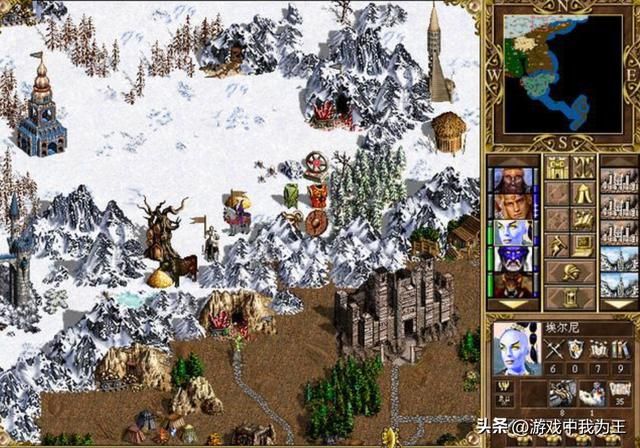Toggle the underground/surface view button
Viewport: 640px width, 448px height.
click(x=584, y=168)
